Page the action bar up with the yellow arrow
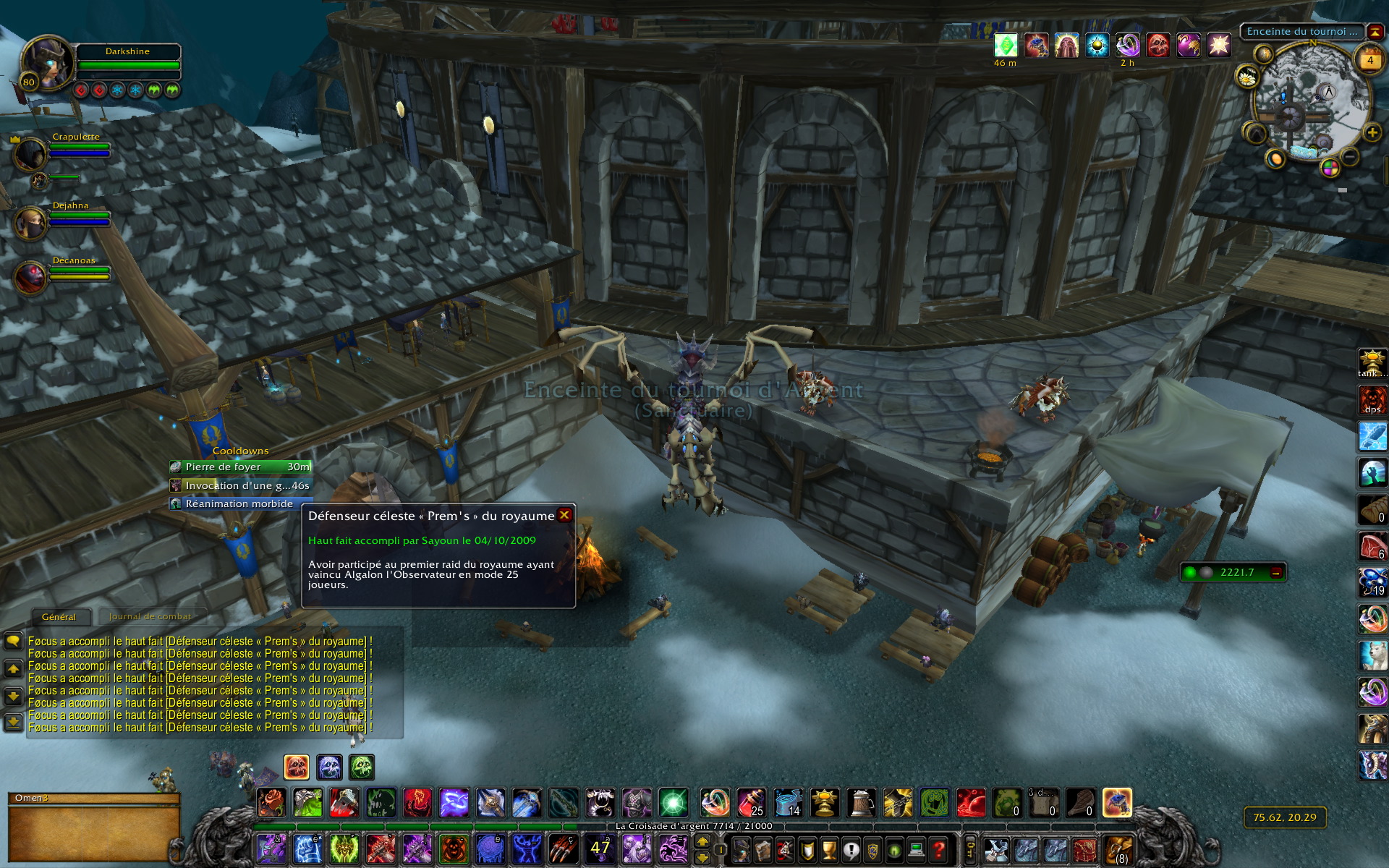Screen dimensions: 1389x868 [702, 841]
